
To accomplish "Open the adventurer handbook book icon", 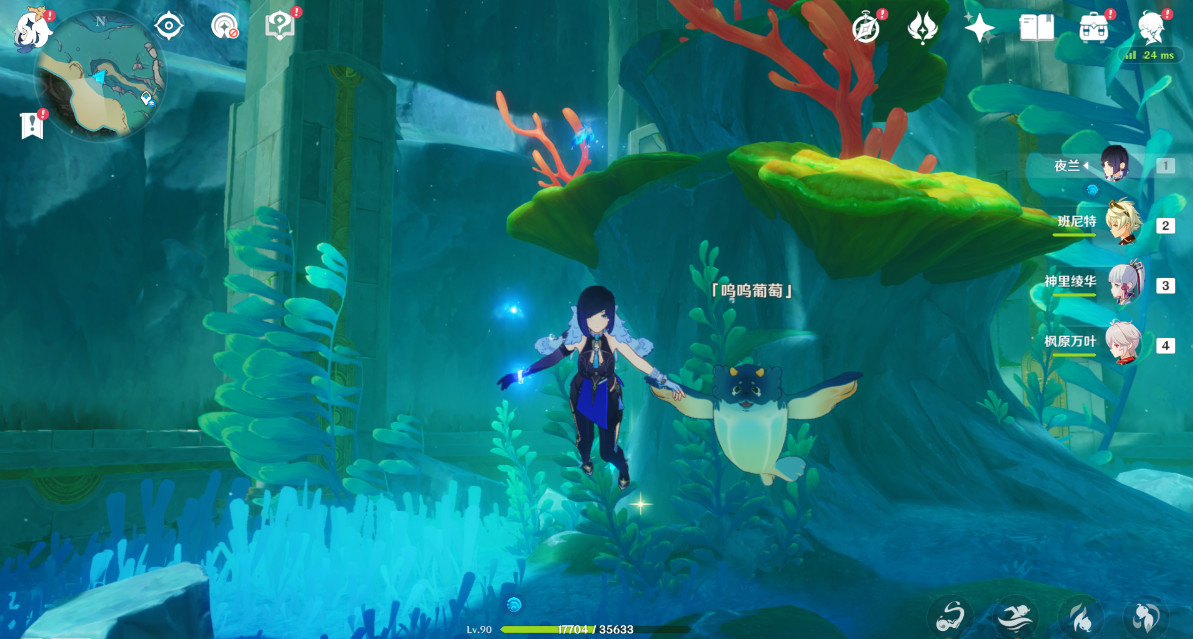I will click(1036, 28).
